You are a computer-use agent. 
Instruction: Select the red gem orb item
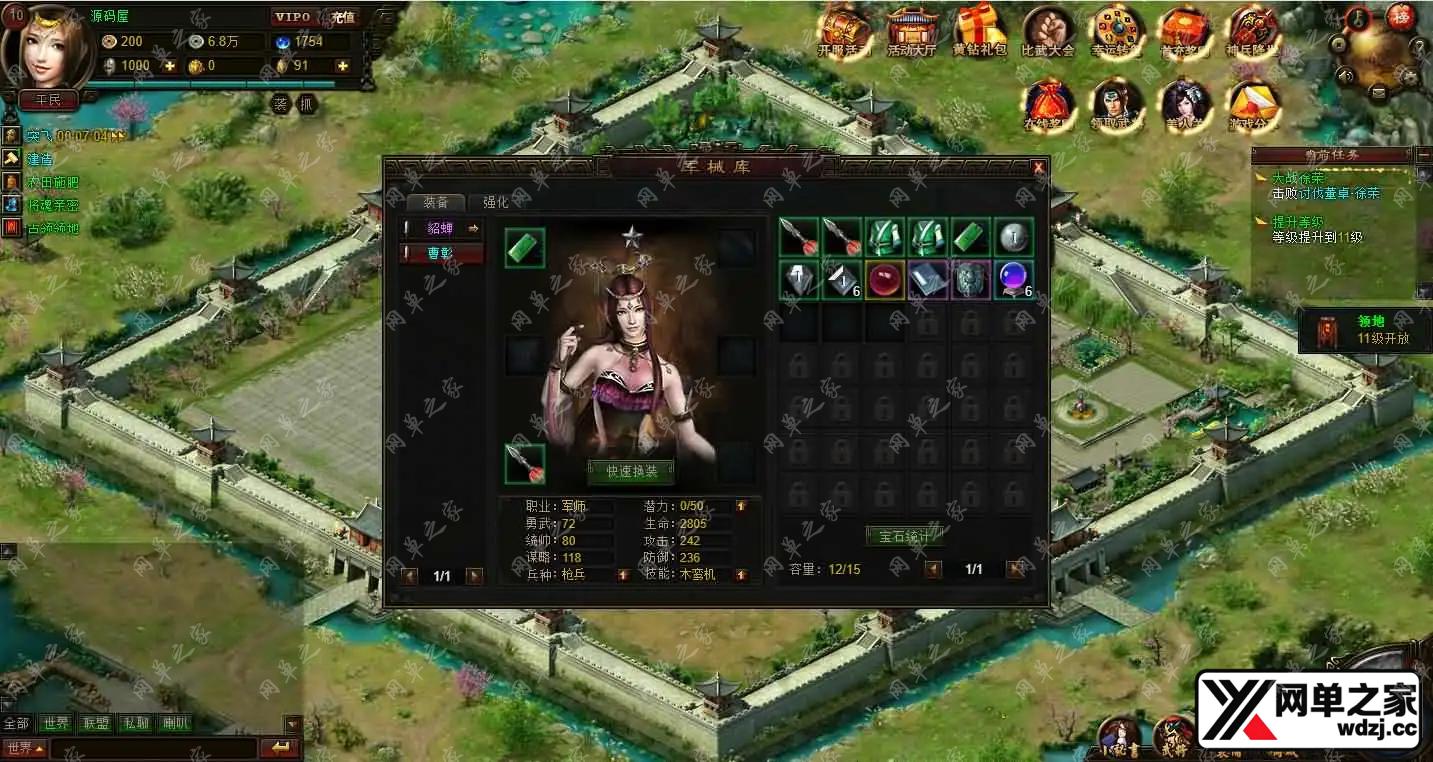tap(884, 280)
